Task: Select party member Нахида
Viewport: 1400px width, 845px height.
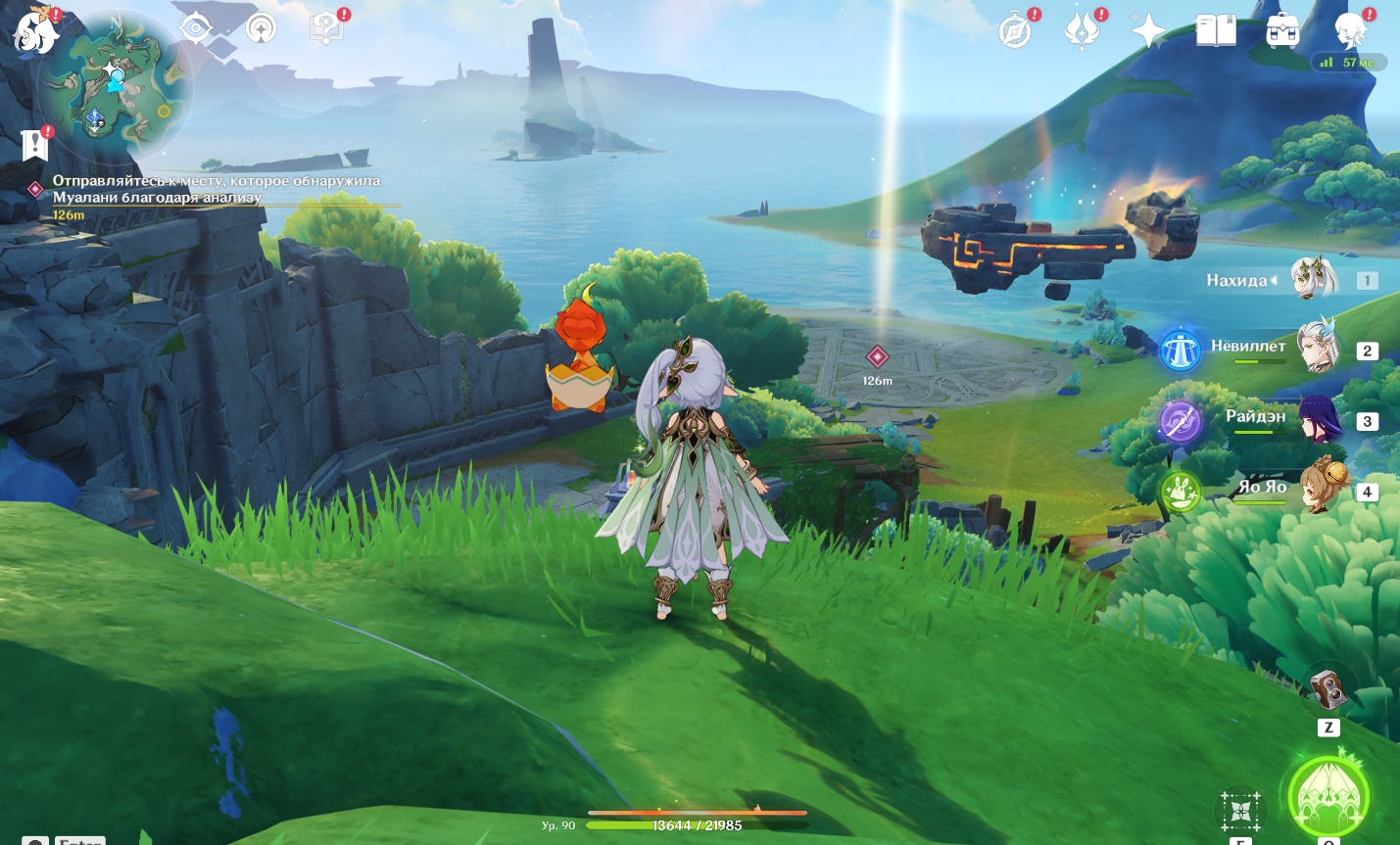Action: coord(1311,280)
